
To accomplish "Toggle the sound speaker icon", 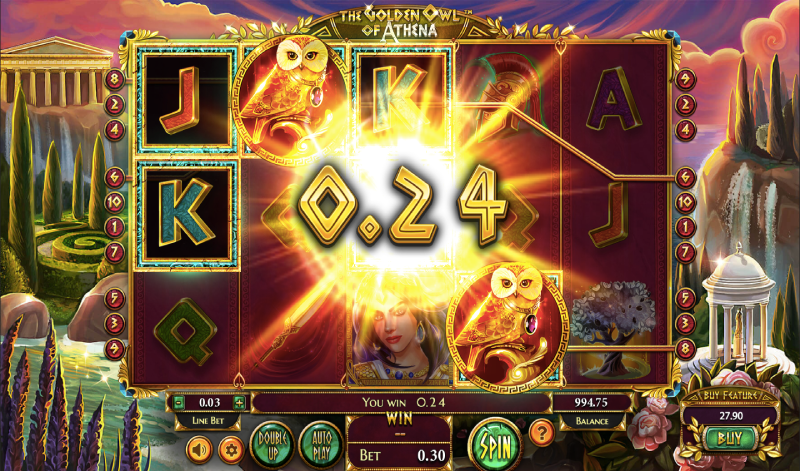I will point(197,447).
